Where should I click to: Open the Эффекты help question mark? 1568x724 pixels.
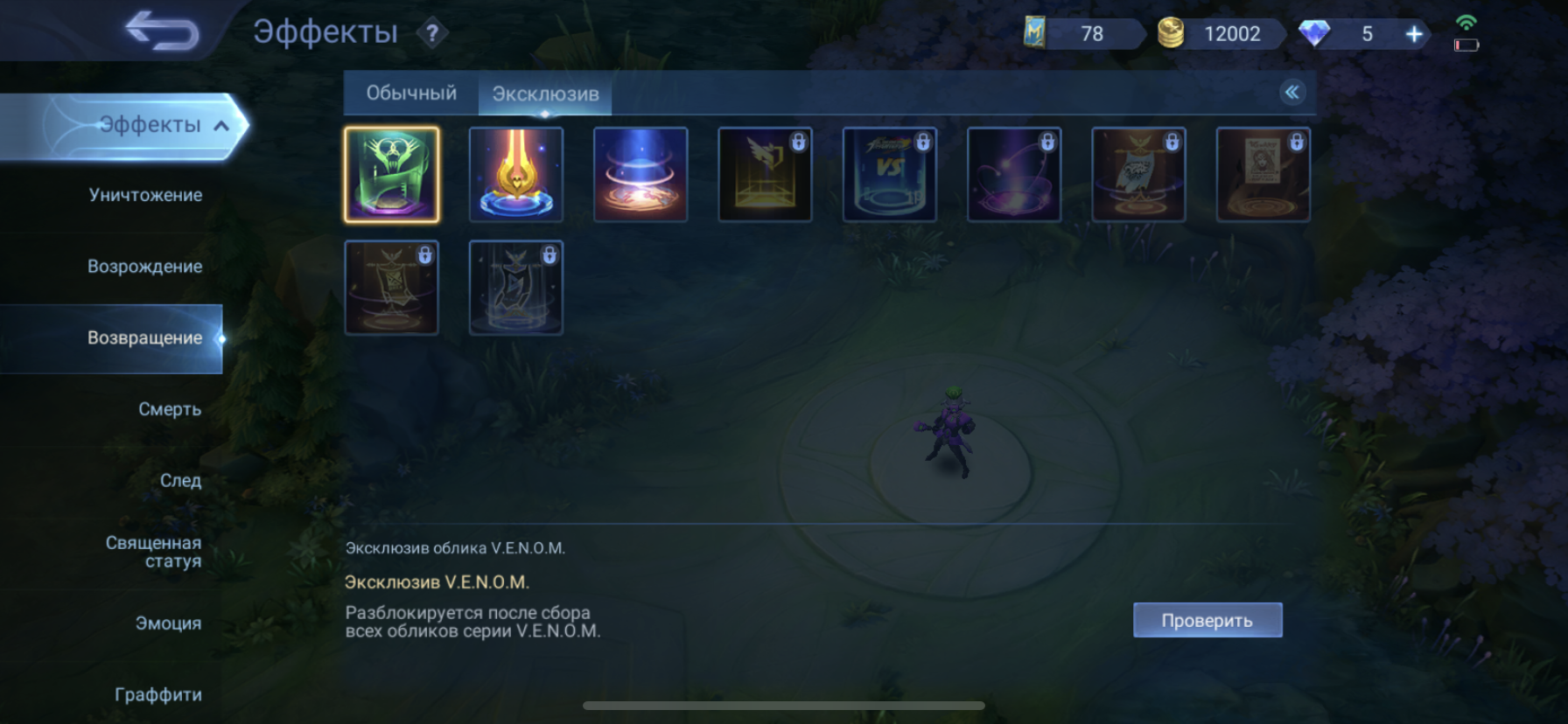click(x=432, y=33)
